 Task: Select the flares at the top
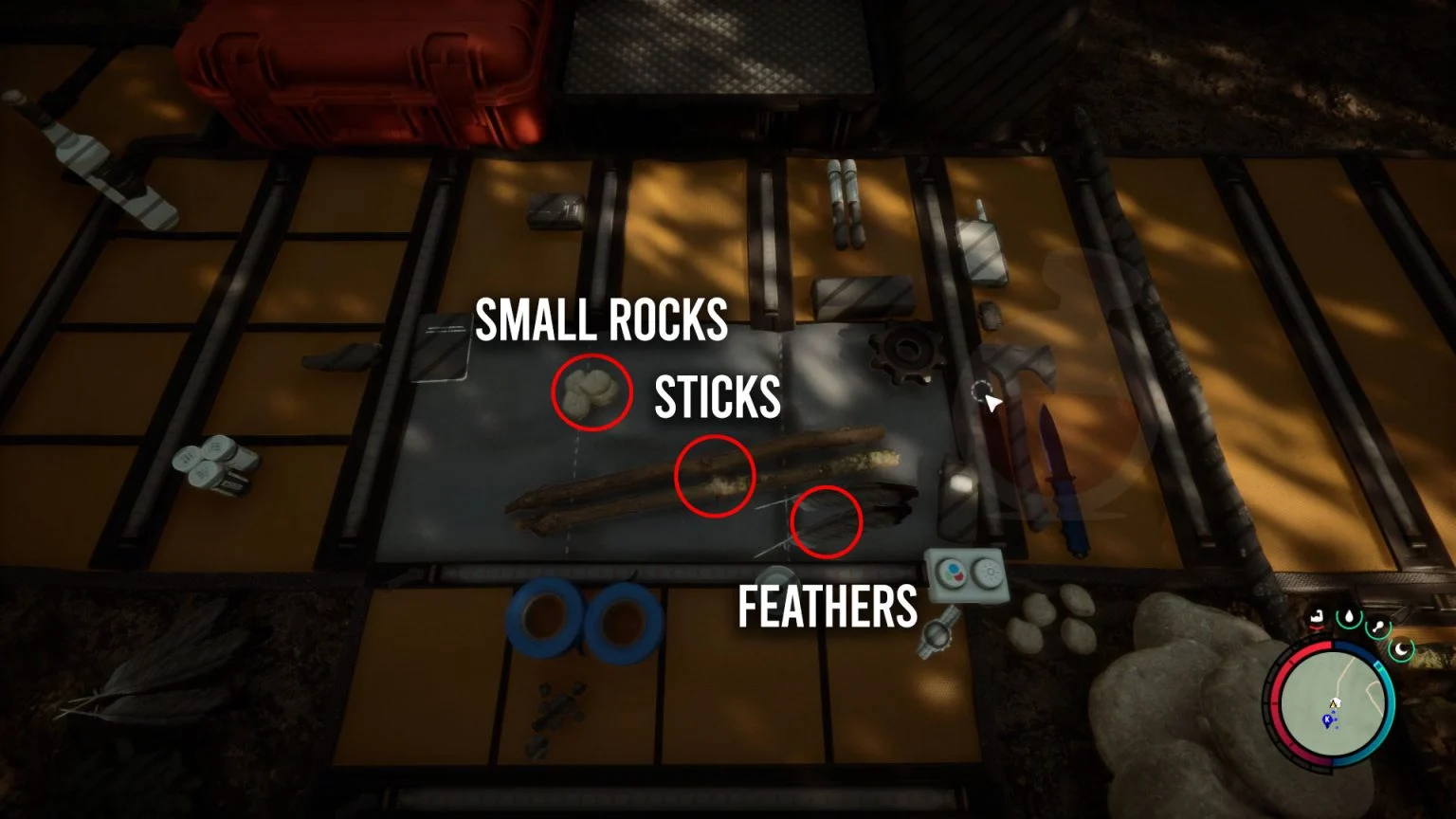coord(846,204)
